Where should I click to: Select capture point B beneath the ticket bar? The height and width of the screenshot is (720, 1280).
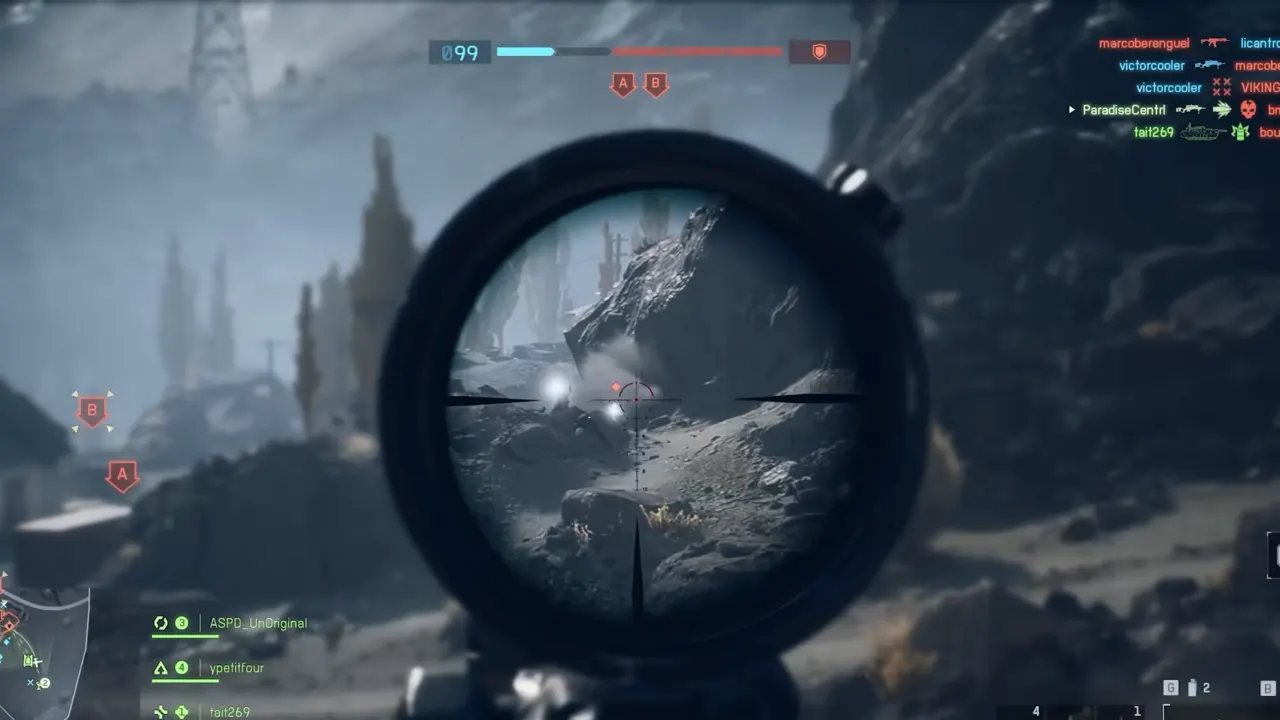point(656,85)
